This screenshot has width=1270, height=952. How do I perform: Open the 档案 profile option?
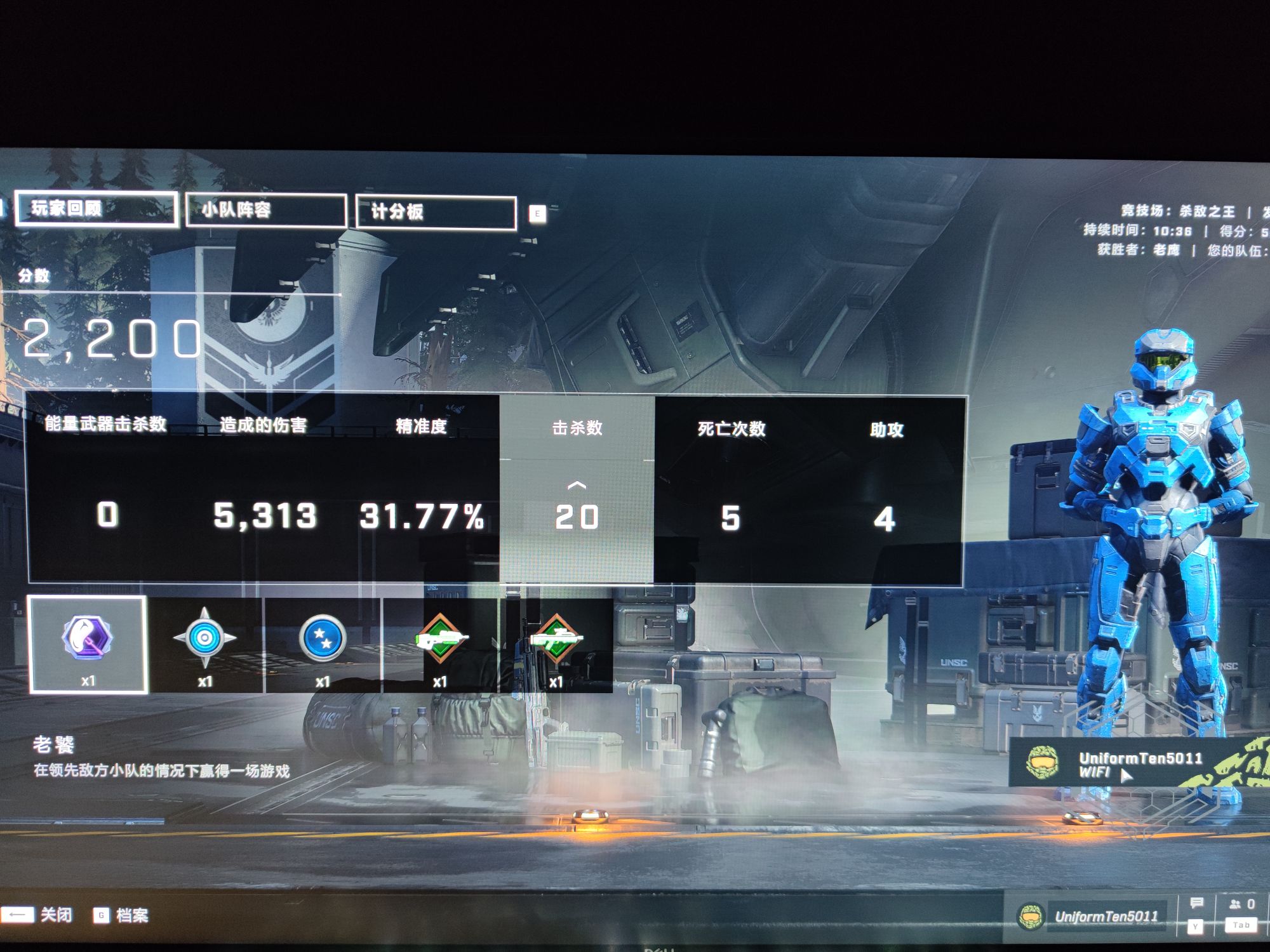pyautogui.click(x=123, y=915)
